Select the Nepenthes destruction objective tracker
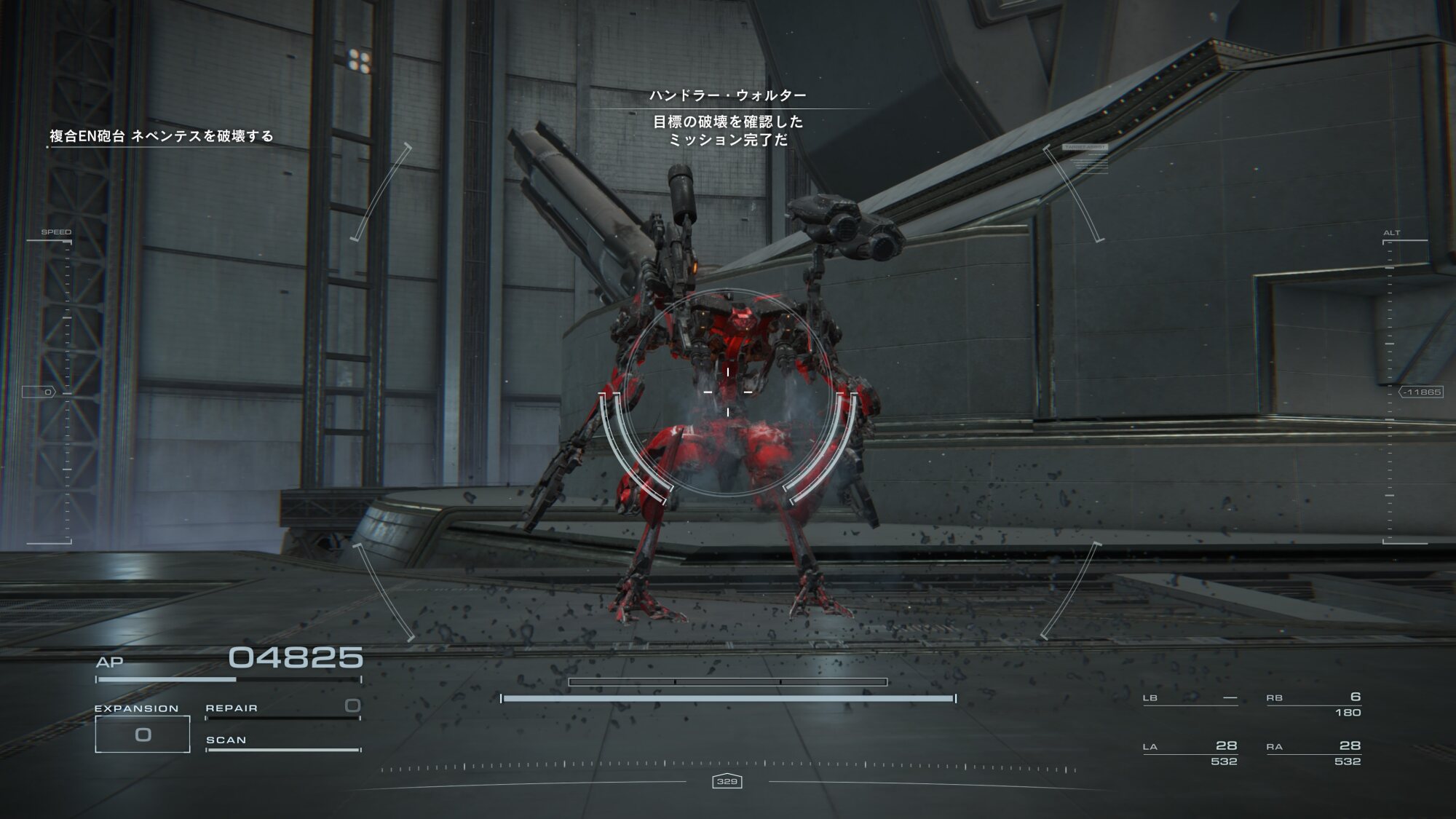The width and height of the screenshot is (1456, 819). [161, 136]
